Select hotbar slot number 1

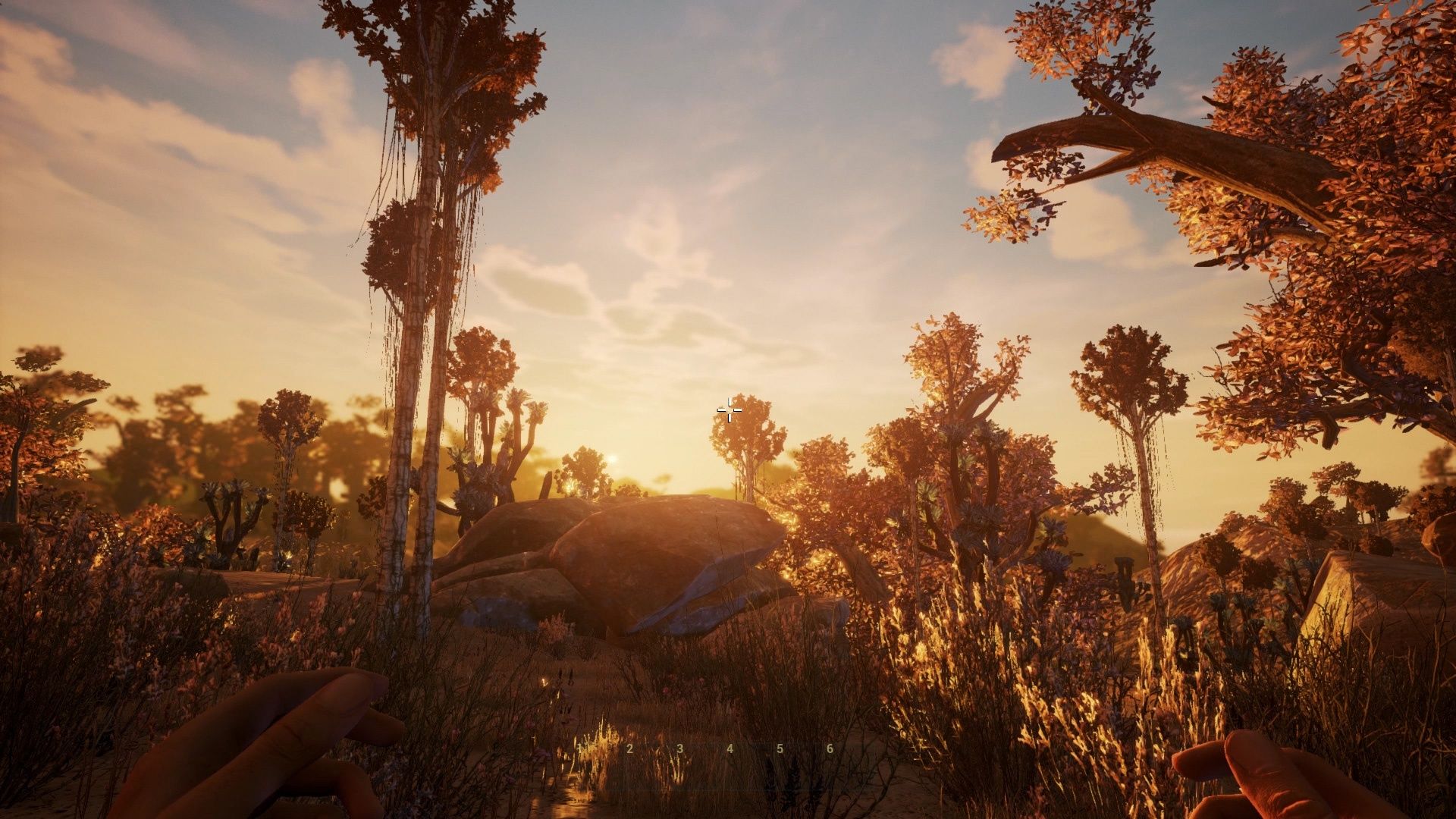click(x=580, y=748)
